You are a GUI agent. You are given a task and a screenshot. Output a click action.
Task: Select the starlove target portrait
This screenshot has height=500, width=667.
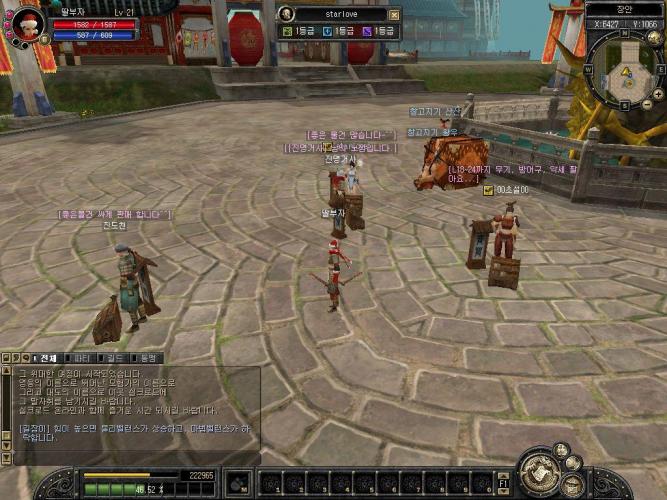click(286, 14)
